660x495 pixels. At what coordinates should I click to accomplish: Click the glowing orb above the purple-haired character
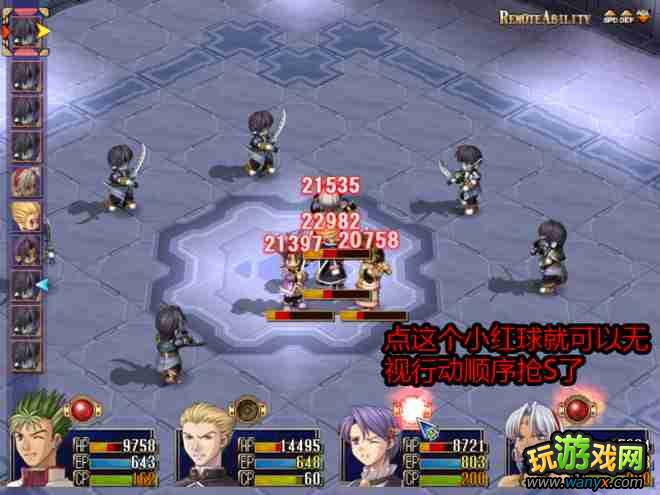410,408
